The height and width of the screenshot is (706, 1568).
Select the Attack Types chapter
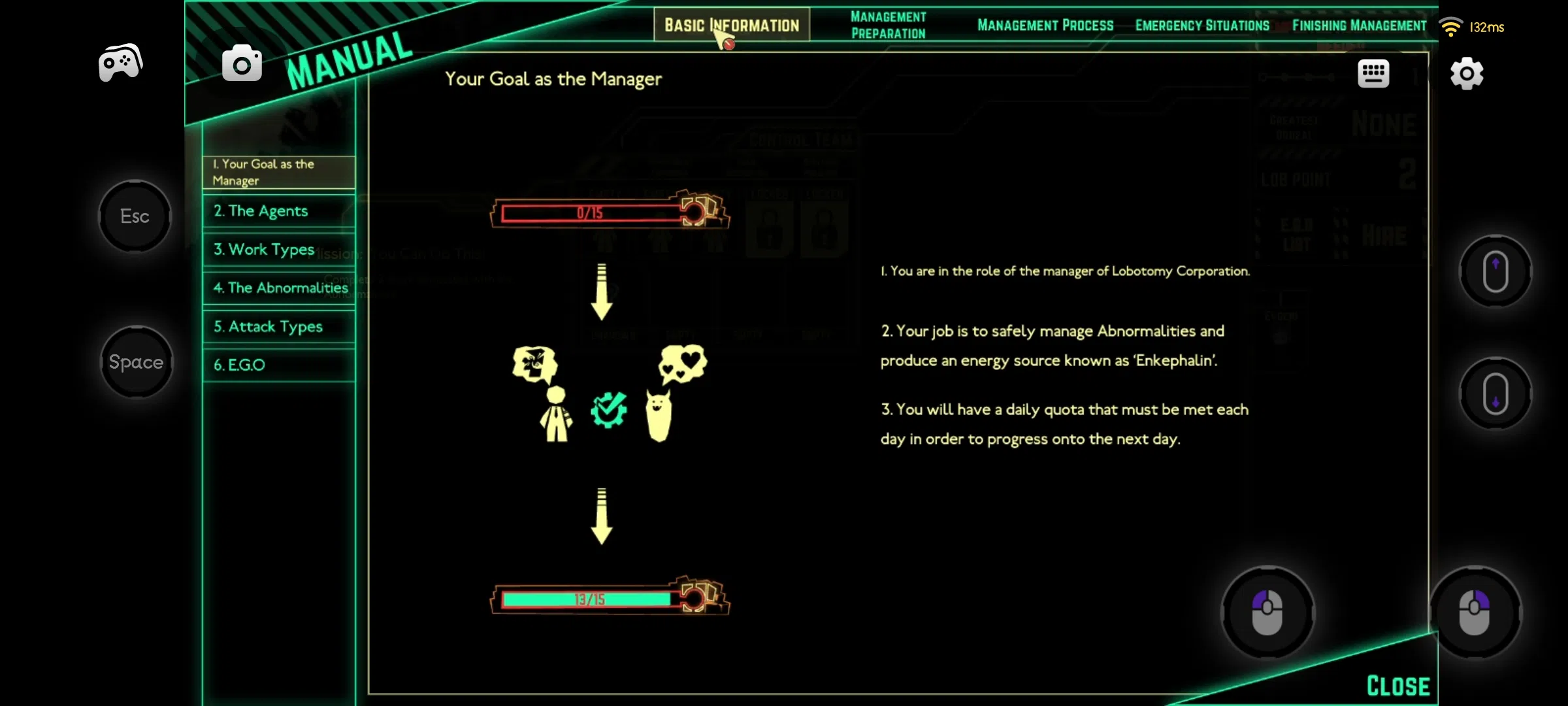tap(278, 326)
